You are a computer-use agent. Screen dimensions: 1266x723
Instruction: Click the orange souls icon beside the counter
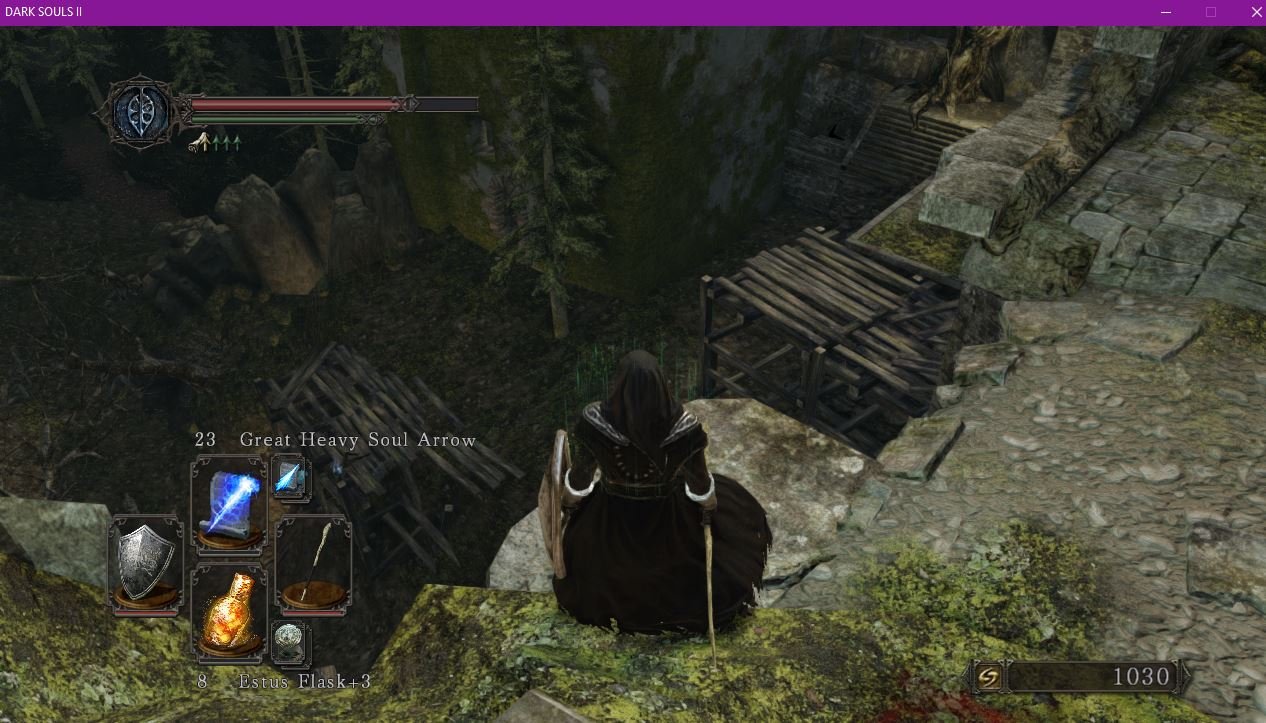[987, 677]
